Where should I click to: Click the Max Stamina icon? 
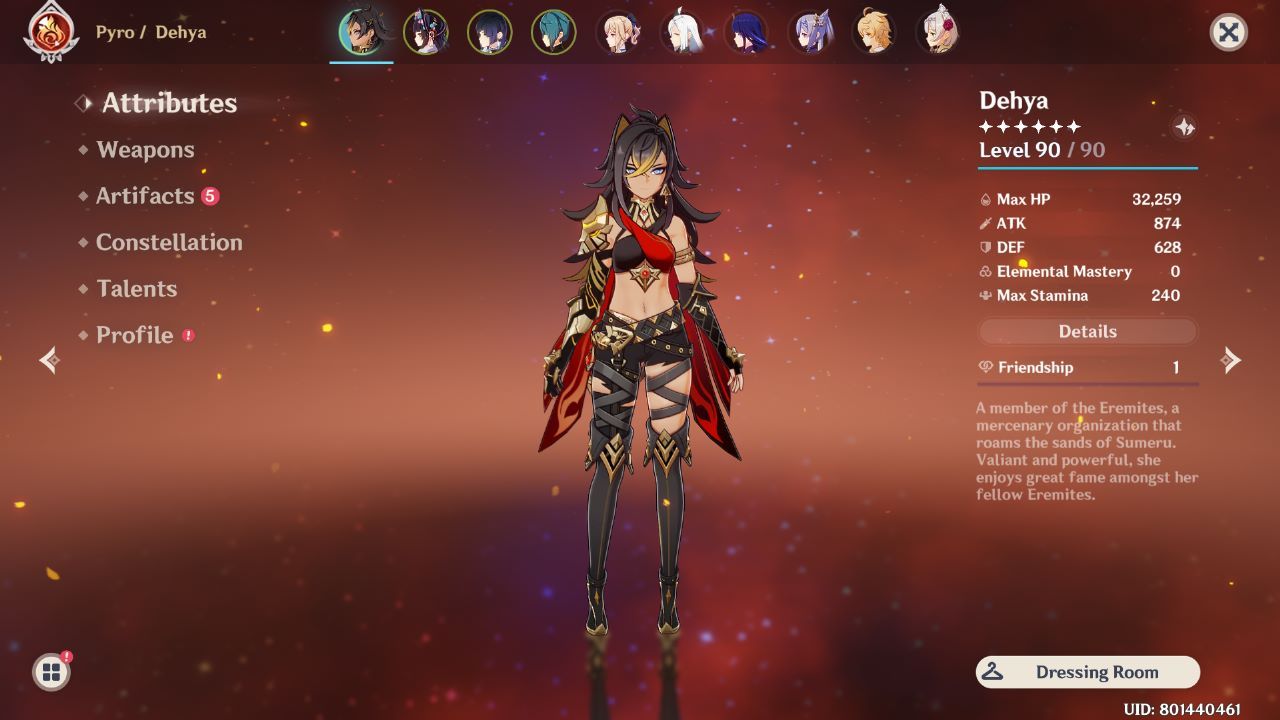pos(984,295)
